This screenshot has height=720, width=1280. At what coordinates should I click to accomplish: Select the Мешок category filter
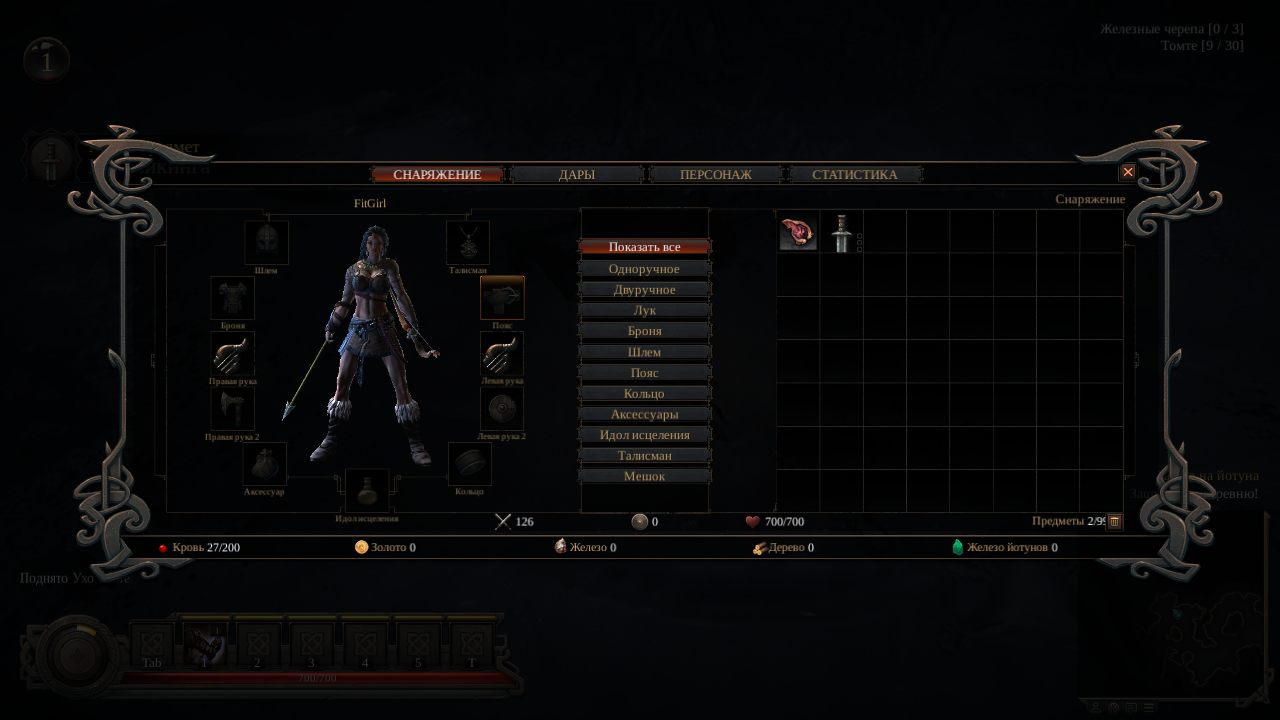[644, 476]
